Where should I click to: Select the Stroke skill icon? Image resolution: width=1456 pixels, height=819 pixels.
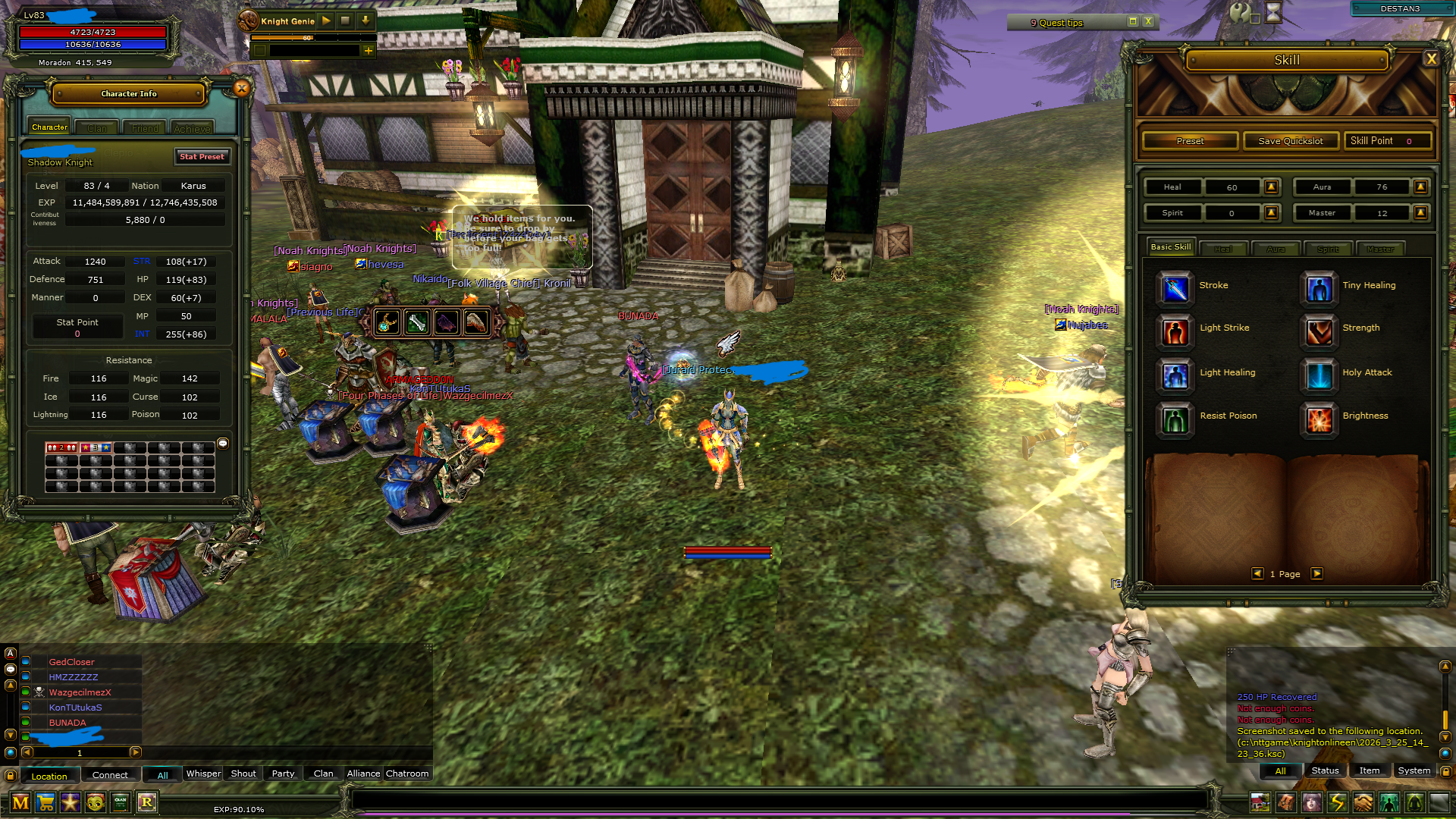1175,287
